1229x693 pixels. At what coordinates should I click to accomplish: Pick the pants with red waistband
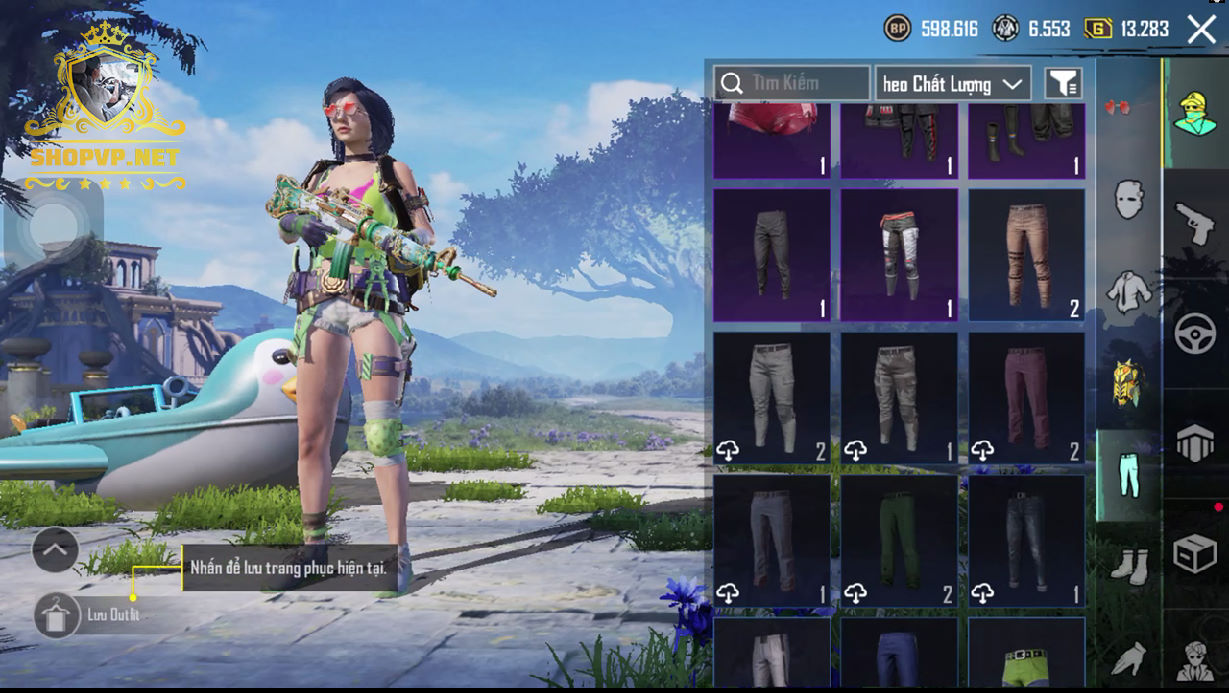point(899,255)
